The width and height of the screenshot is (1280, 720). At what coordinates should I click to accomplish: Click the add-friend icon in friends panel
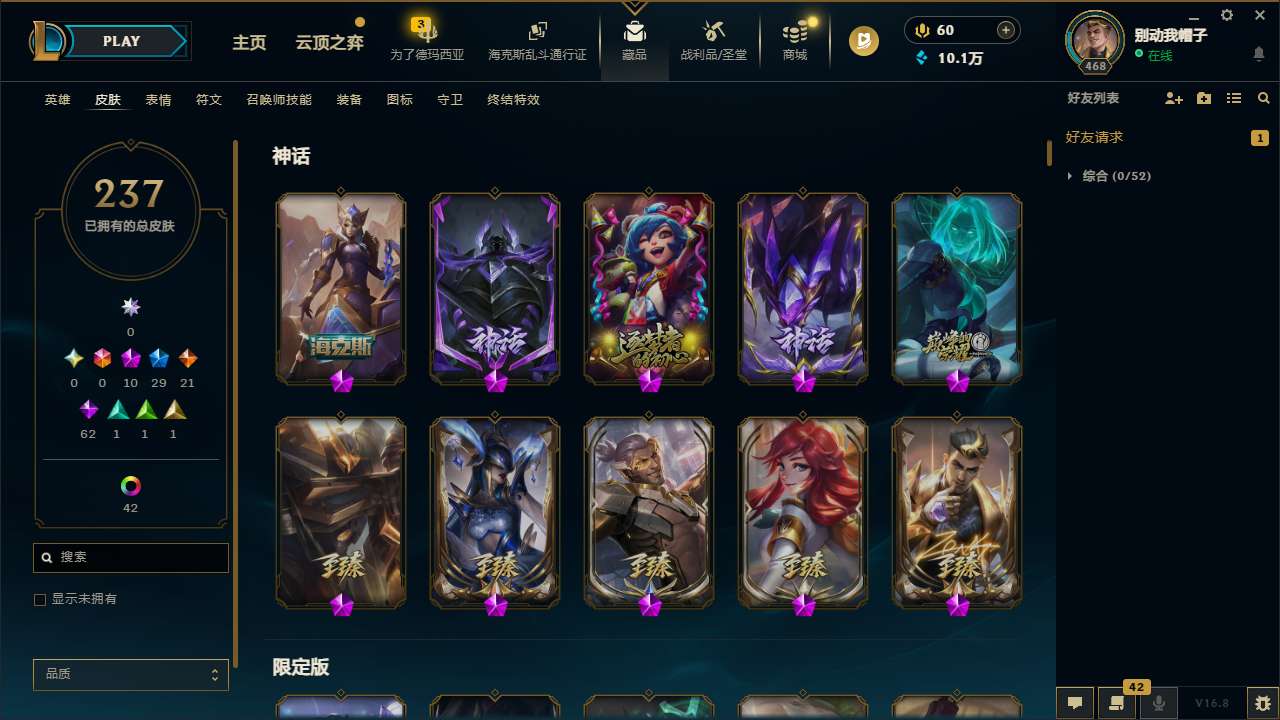(1172, 98)
